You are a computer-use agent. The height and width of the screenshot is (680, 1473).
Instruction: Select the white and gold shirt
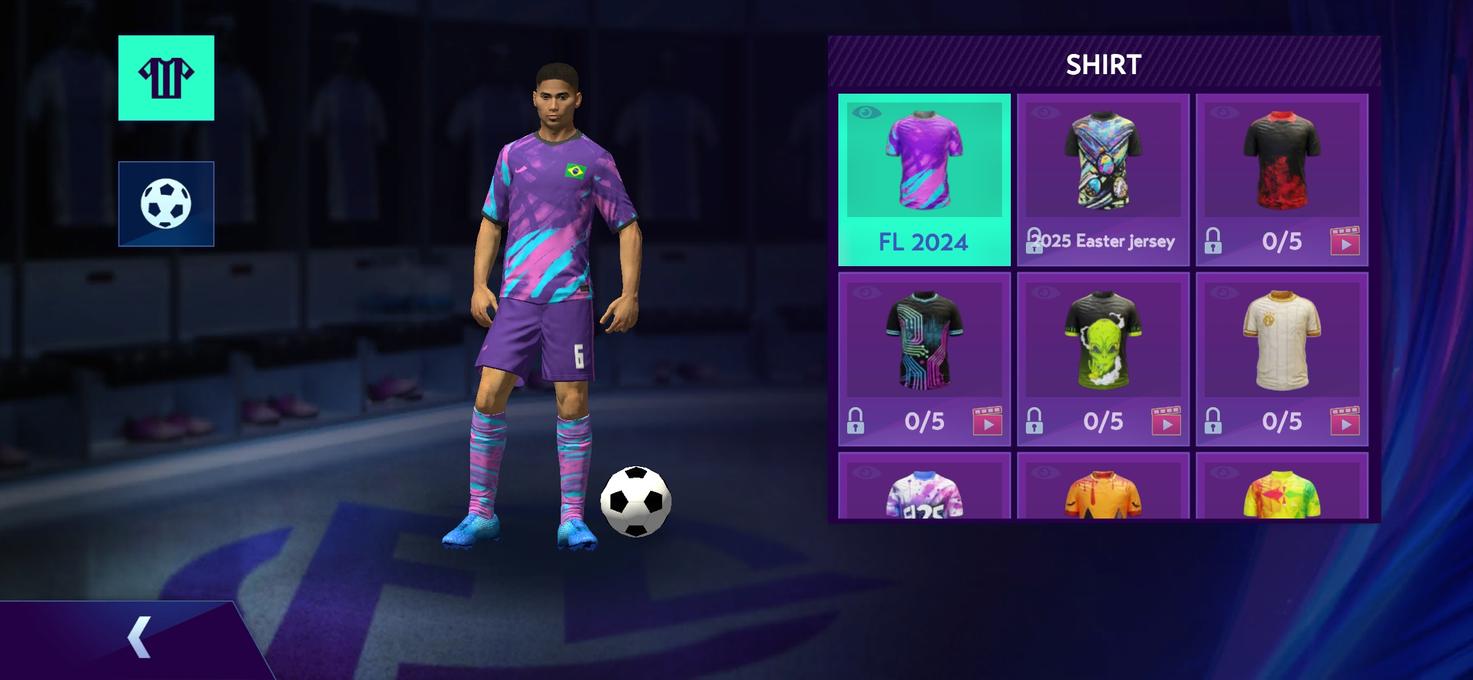click(x=1281, y=340)
